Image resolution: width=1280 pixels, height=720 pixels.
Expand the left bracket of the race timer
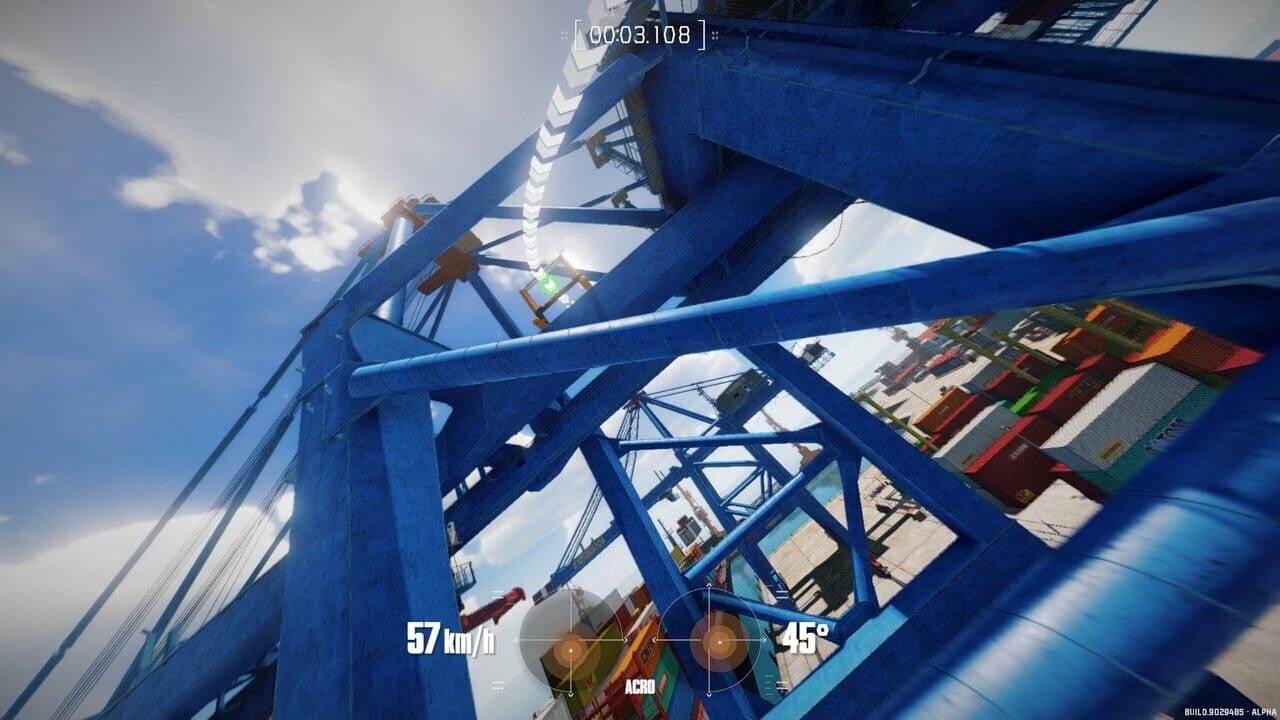[578, 34]
